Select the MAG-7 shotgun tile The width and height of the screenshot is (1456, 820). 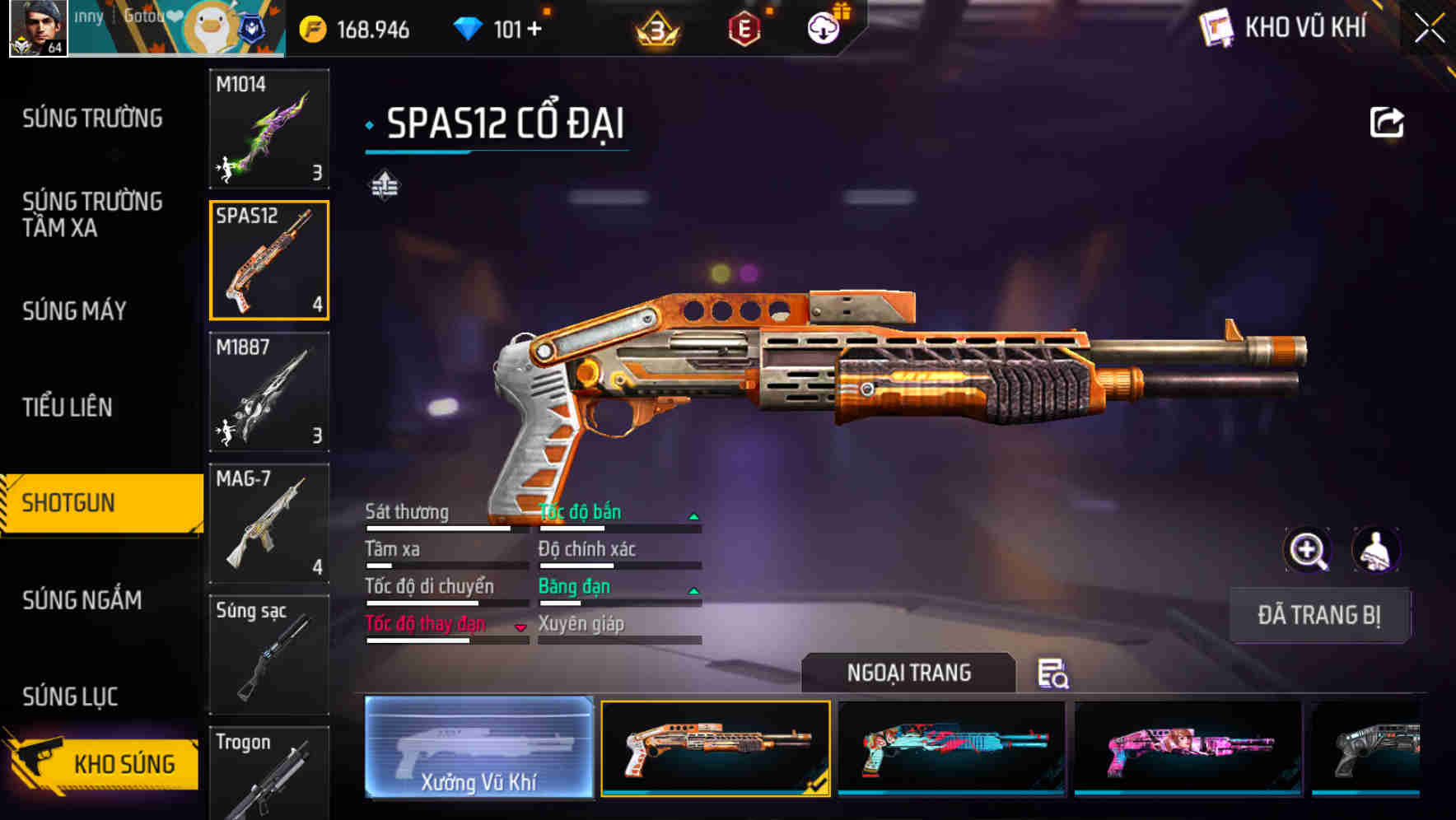coord(269,523)
